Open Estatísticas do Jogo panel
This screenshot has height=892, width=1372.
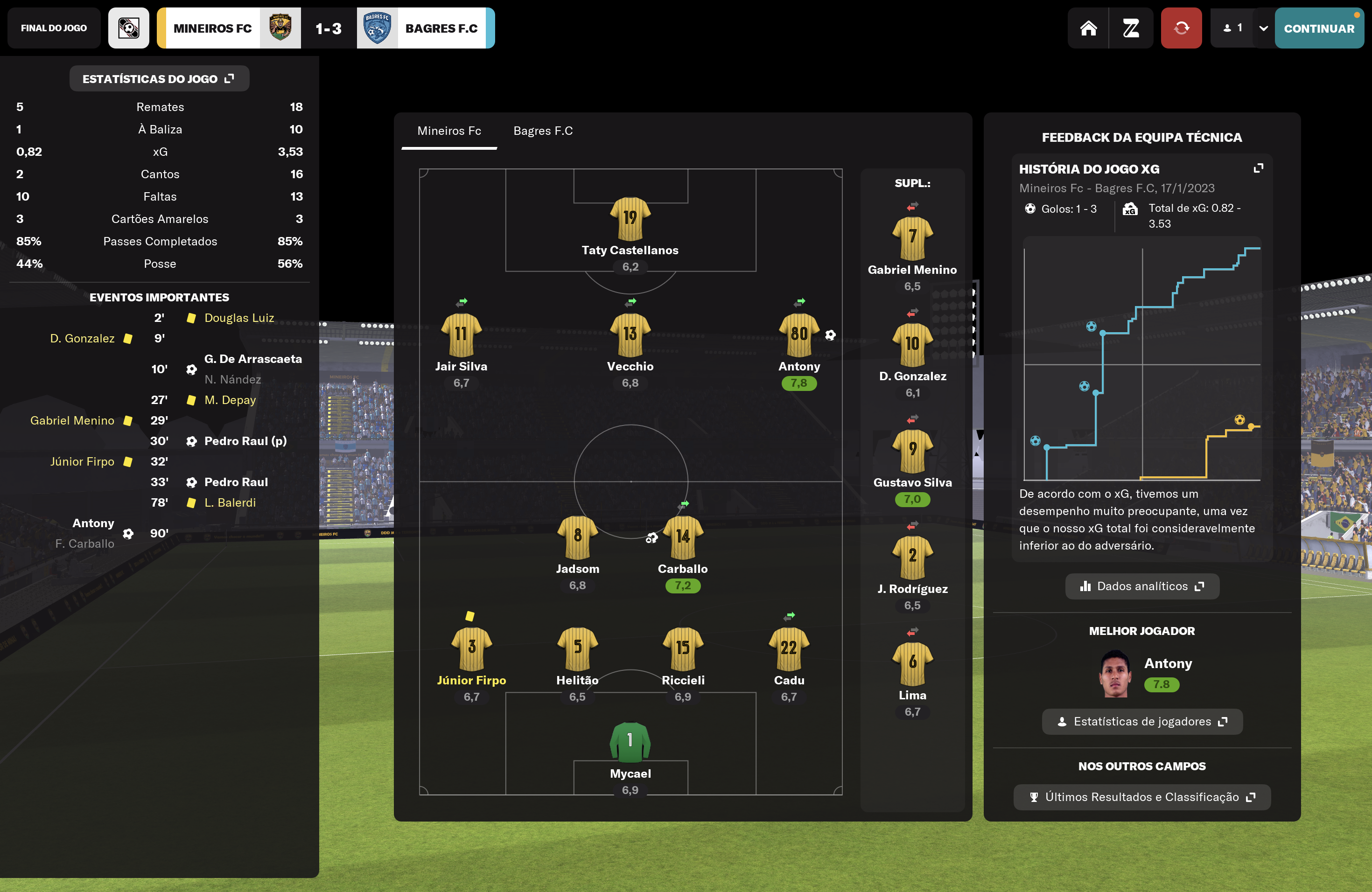pos(159,79)
